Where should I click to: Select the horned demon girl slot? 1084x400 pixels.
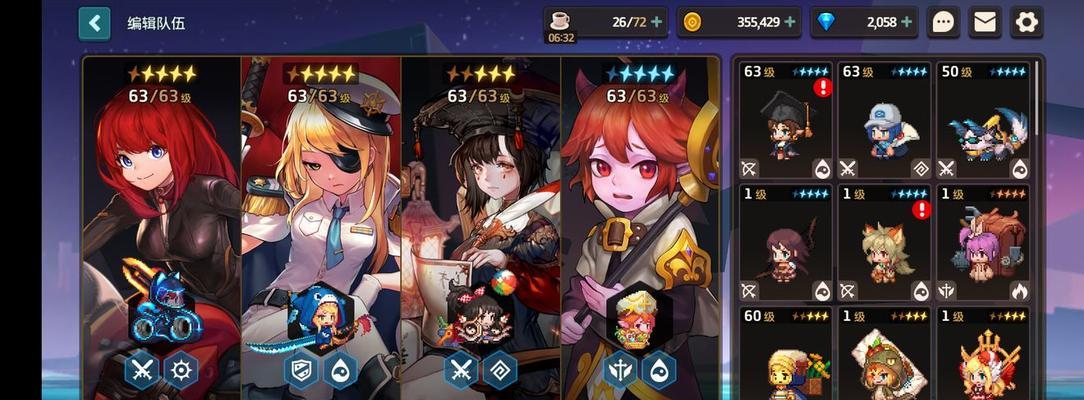640,220
